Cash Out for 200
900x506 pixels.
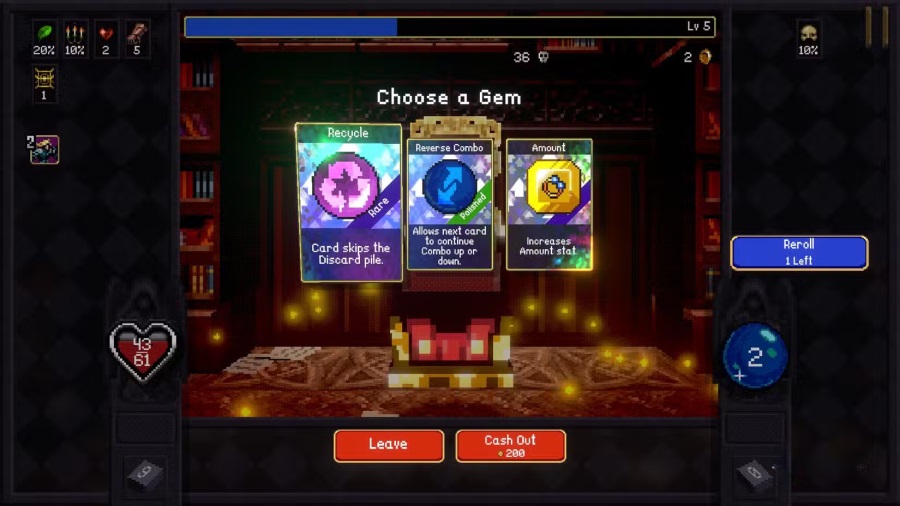coord(510,445)
